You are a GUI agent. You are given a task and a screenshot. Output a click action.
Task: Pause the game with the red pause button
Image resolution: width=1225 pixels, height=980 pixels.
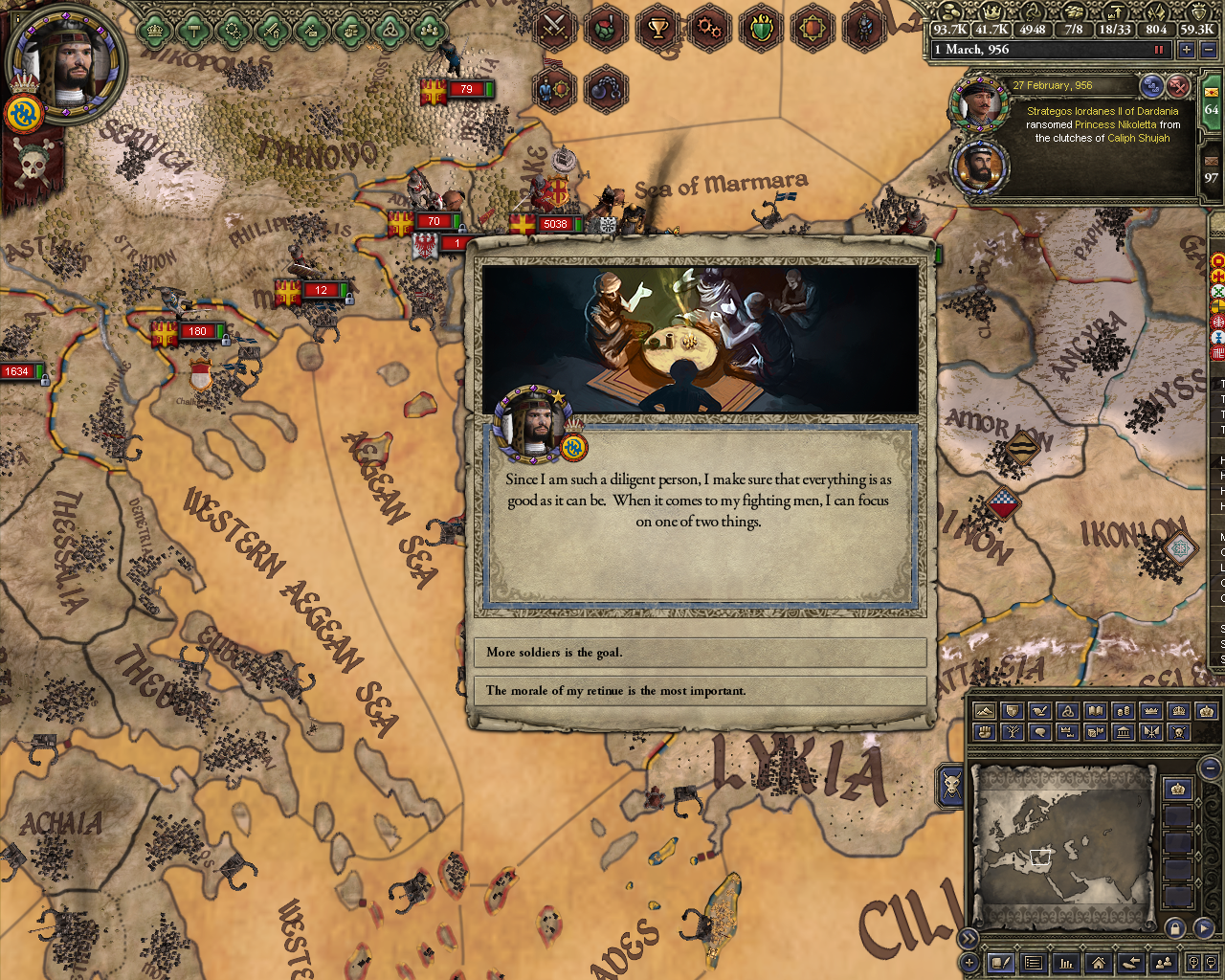click(x=1159, y=49)
